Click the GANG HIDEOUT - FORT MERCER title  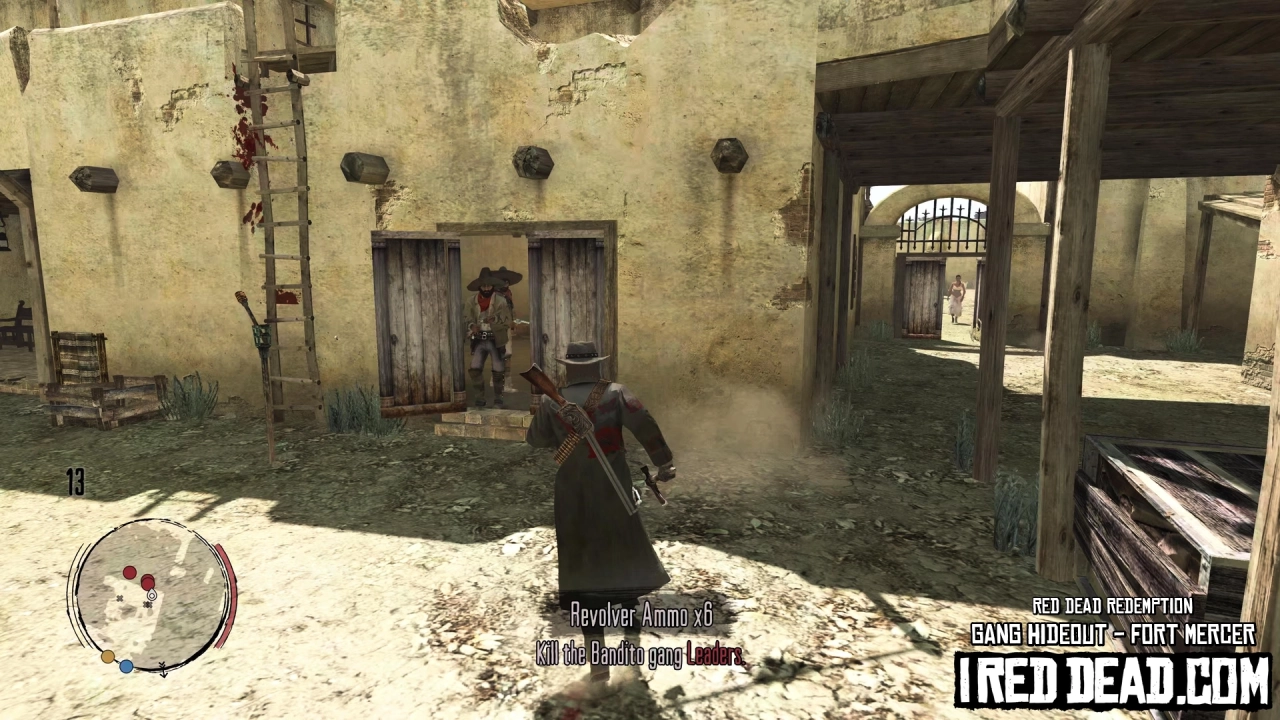(1113, 634)
